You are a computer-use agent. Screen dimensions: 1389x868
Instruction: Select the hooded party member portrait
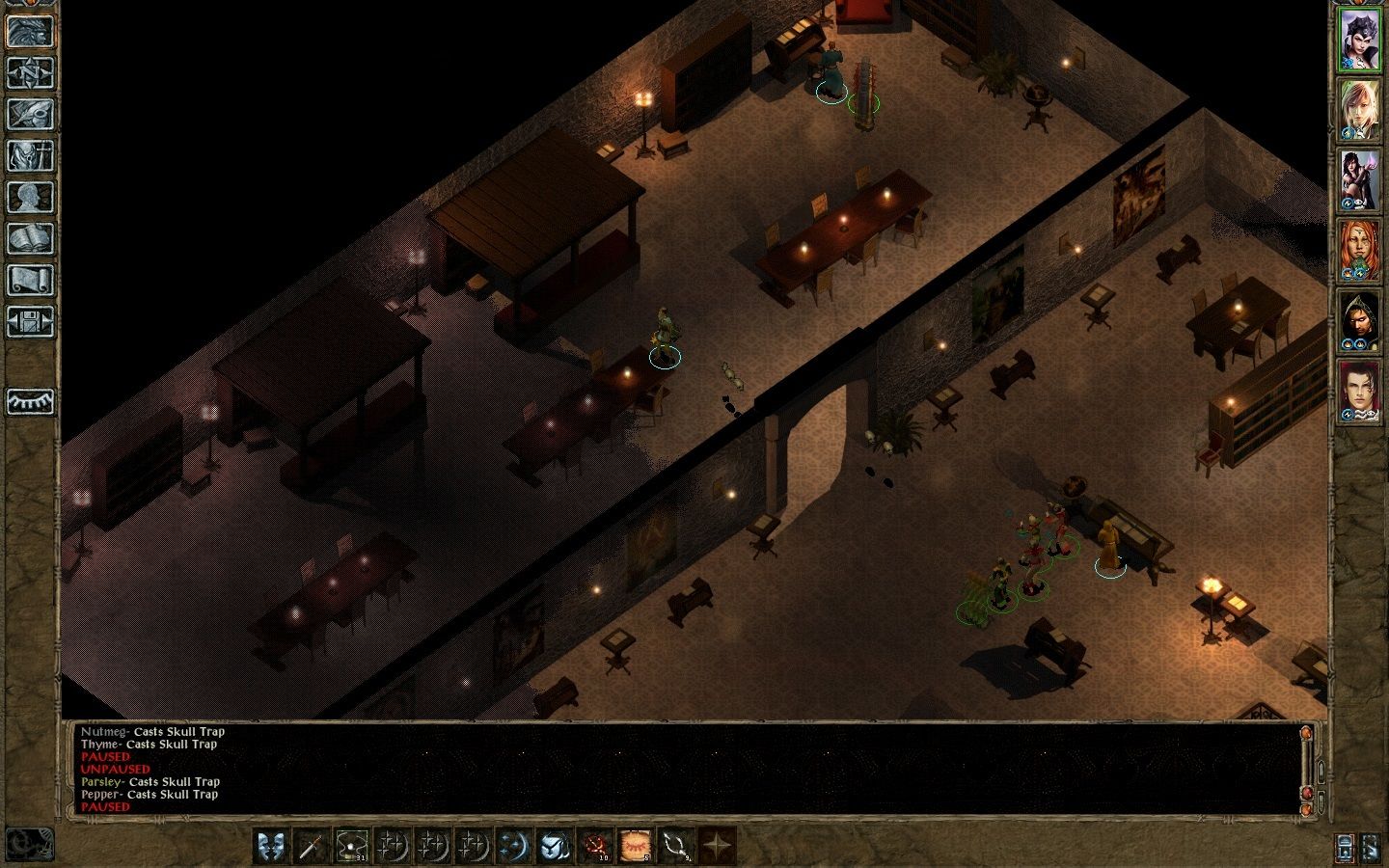pos(1359,321)
